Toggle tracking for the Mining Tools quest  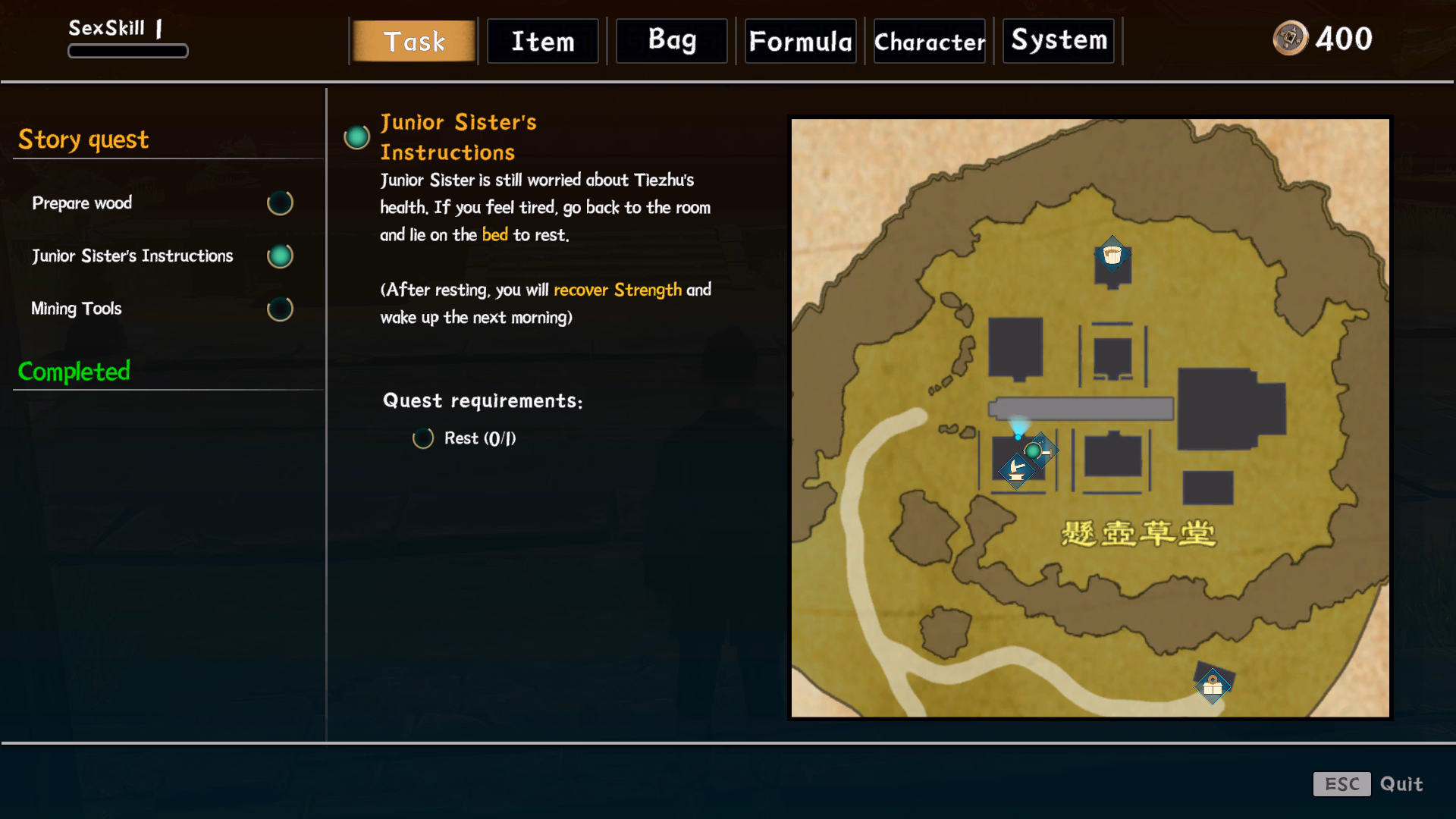(x=280, y=309)
